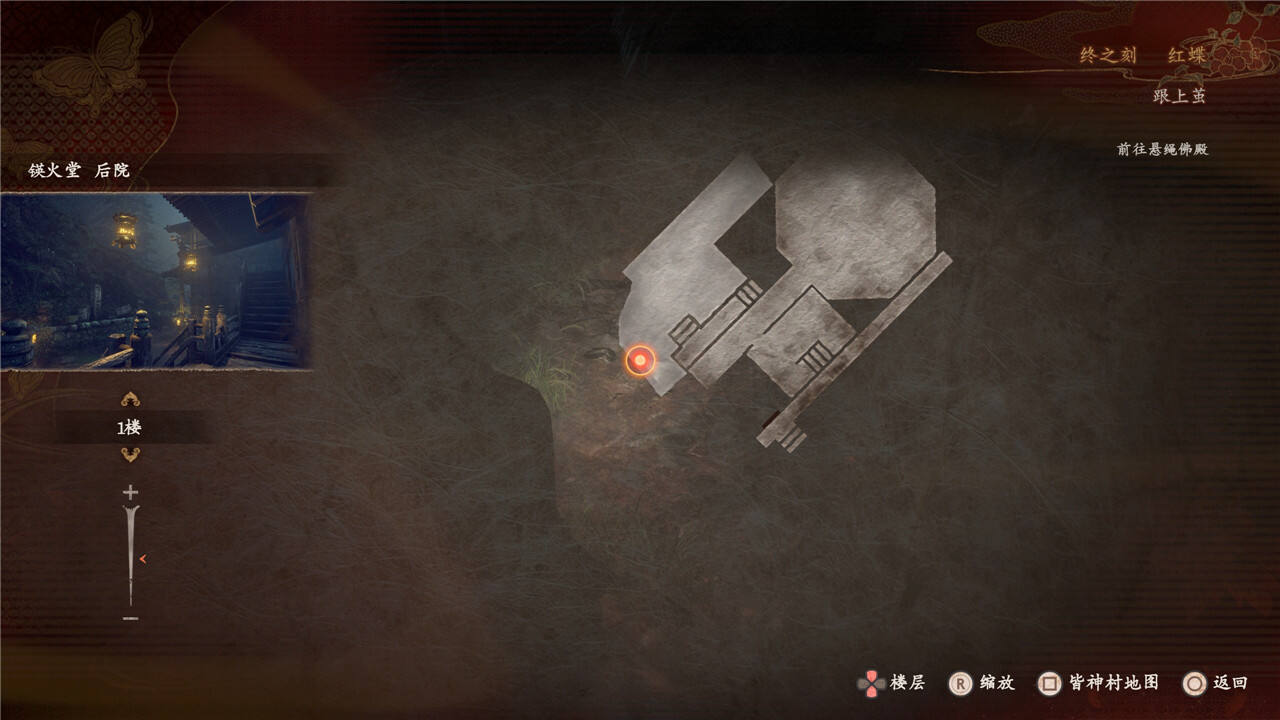The image size is (1280, 720).
Task: Open the 皆神村地图 village map
Action: pyautogui.click(x=1100, y=683)
